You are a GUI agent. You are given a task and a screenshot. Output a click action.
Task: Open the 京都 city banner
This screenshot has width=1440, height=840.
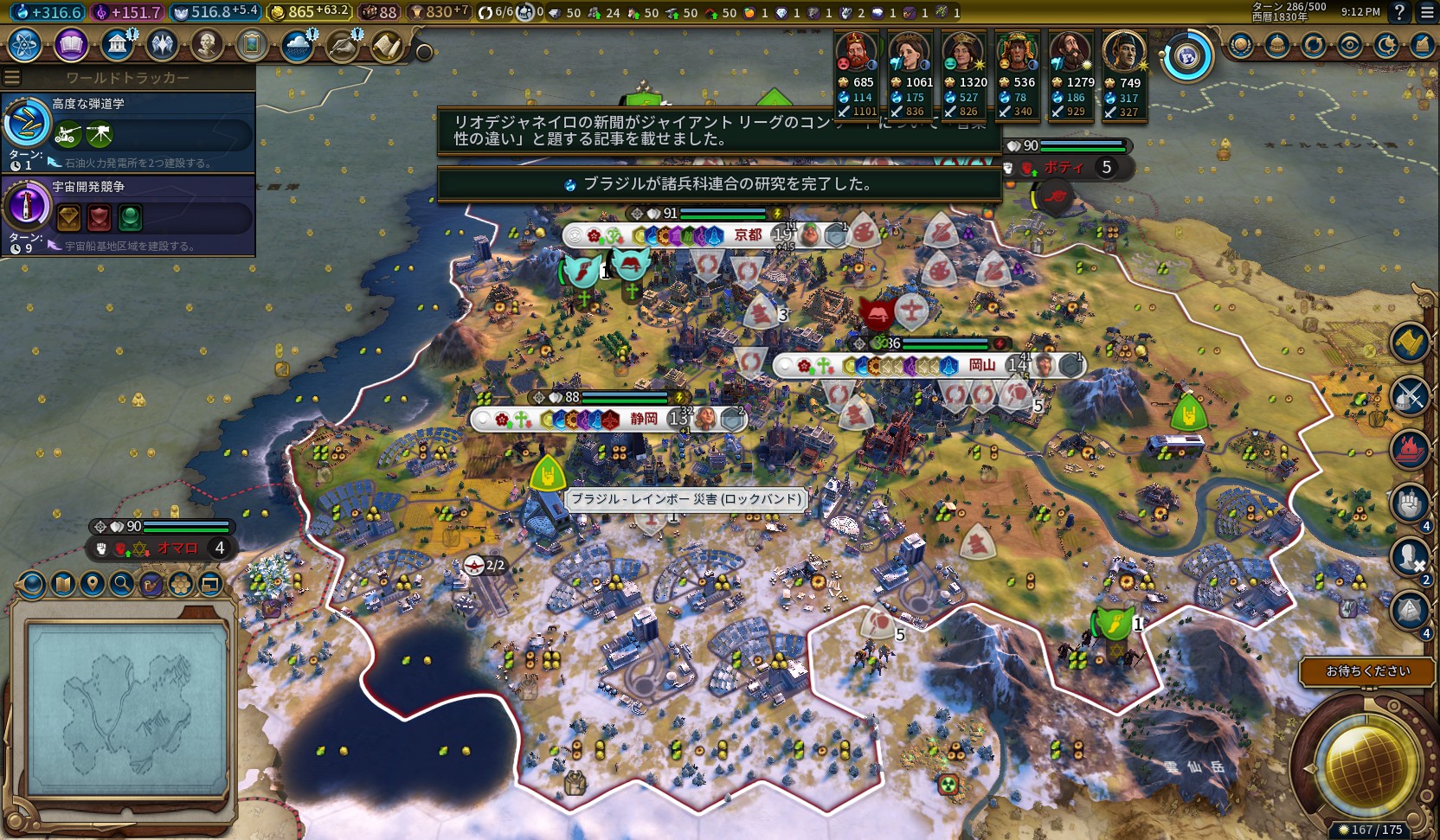pyautogui.click(x=748, y=234)
